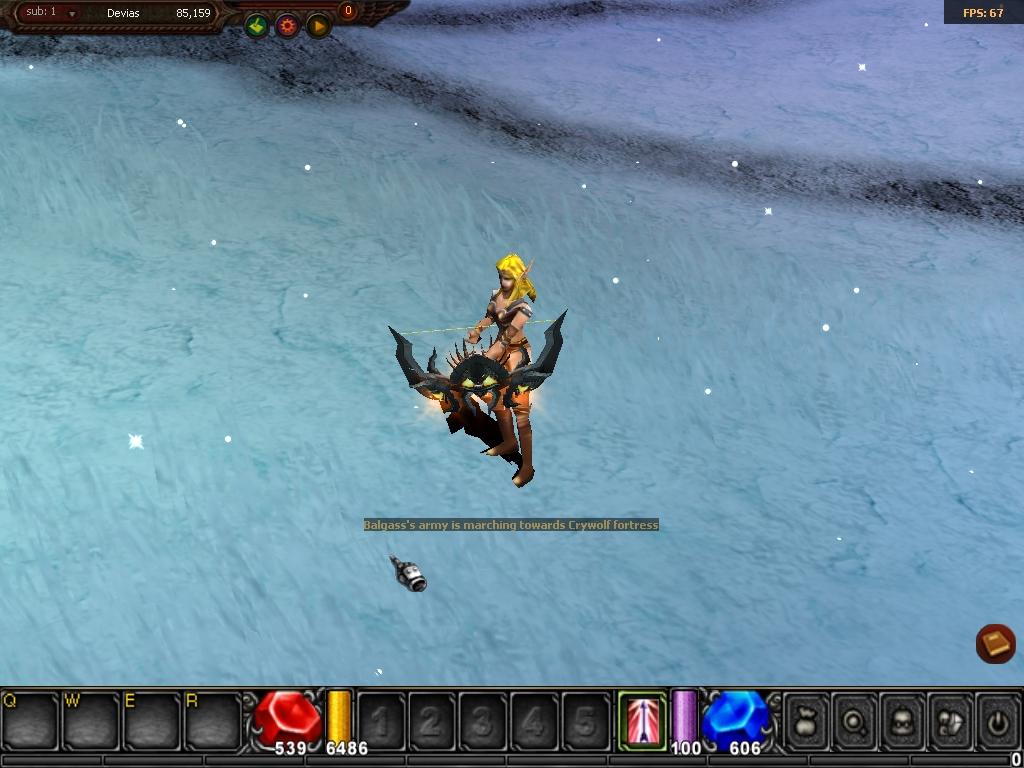Select the W item hotkey slot
Image resolution: width=1024 pixels, height=768 pixels.
90,719
